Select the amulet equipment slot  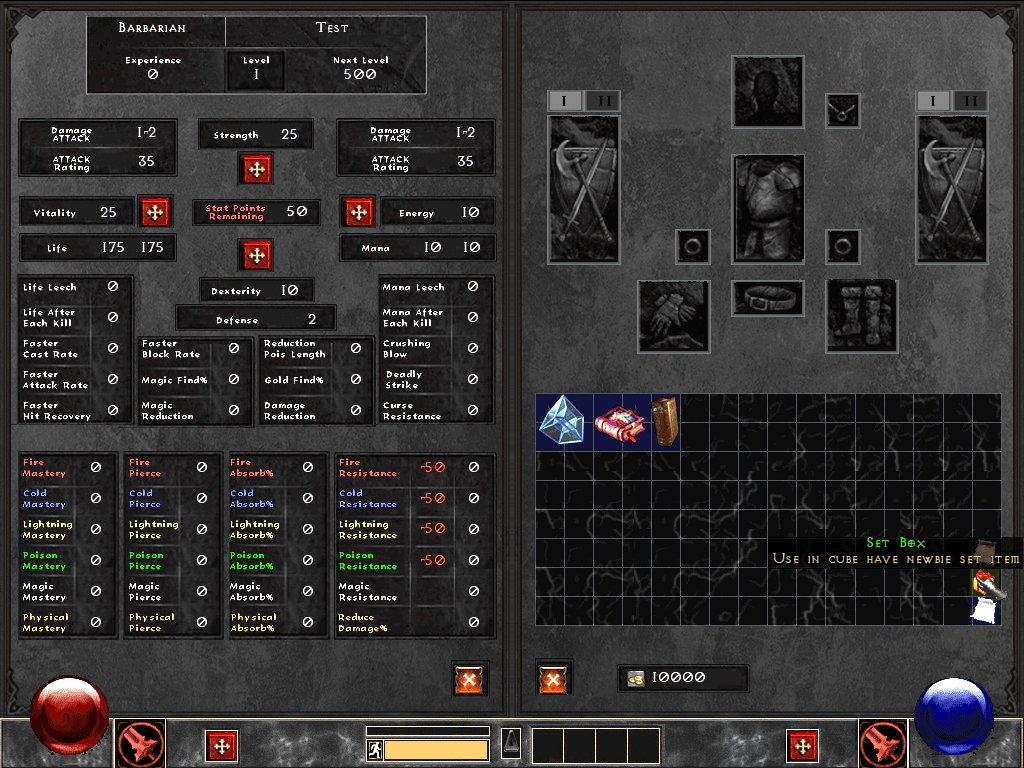[x=843, y=110]
